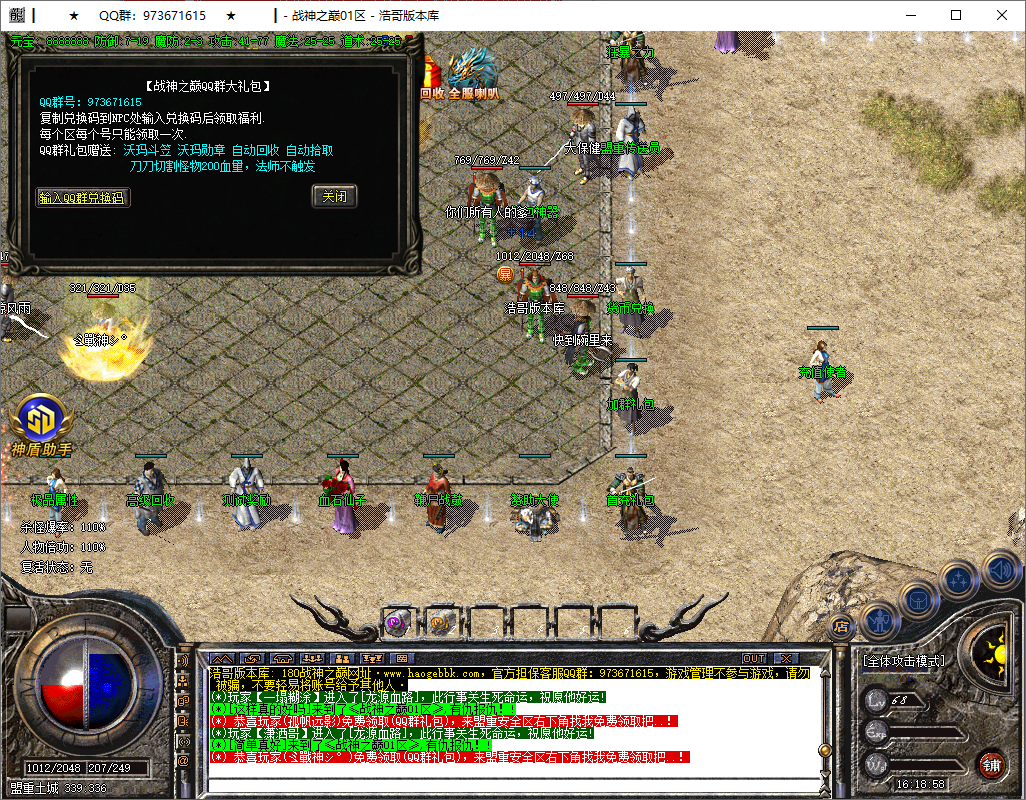
Task: Maximize the game window
Action: click(956, 15)
